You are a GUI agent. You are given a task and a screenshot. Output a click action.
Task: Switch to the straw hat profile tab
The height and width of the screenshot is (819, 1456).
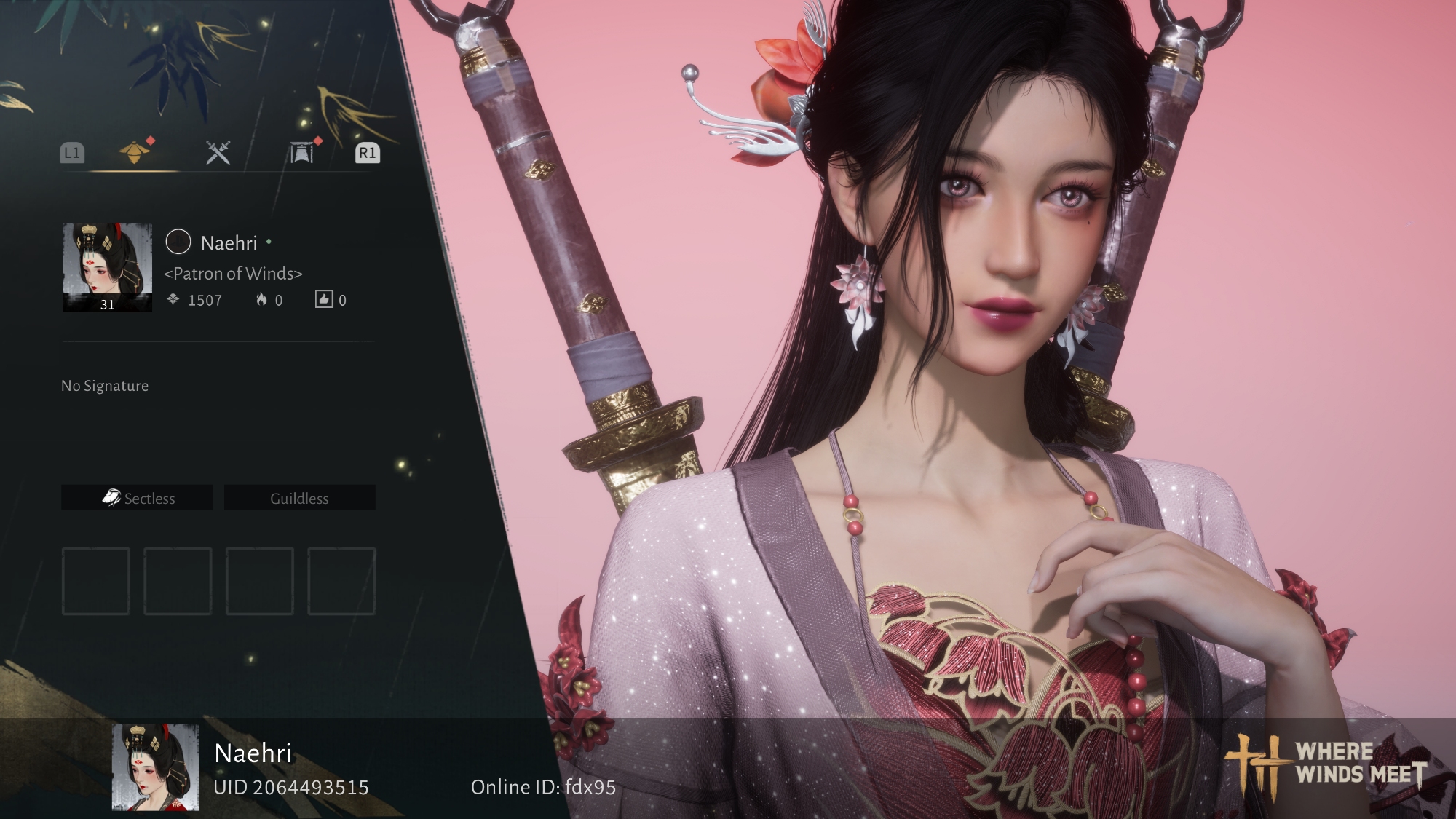135,152
